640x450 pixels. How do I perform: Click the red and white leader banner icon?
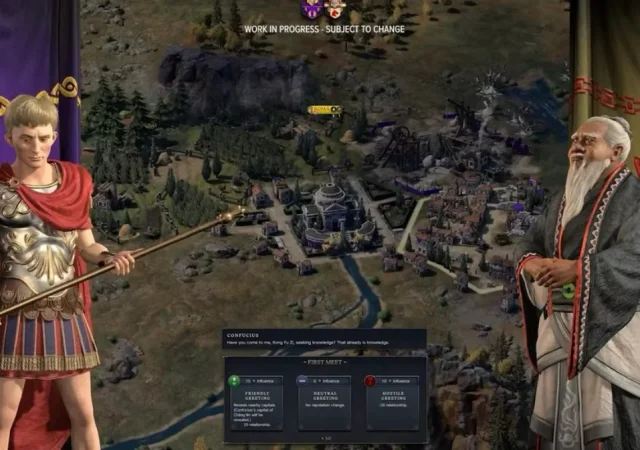point(335,10)
